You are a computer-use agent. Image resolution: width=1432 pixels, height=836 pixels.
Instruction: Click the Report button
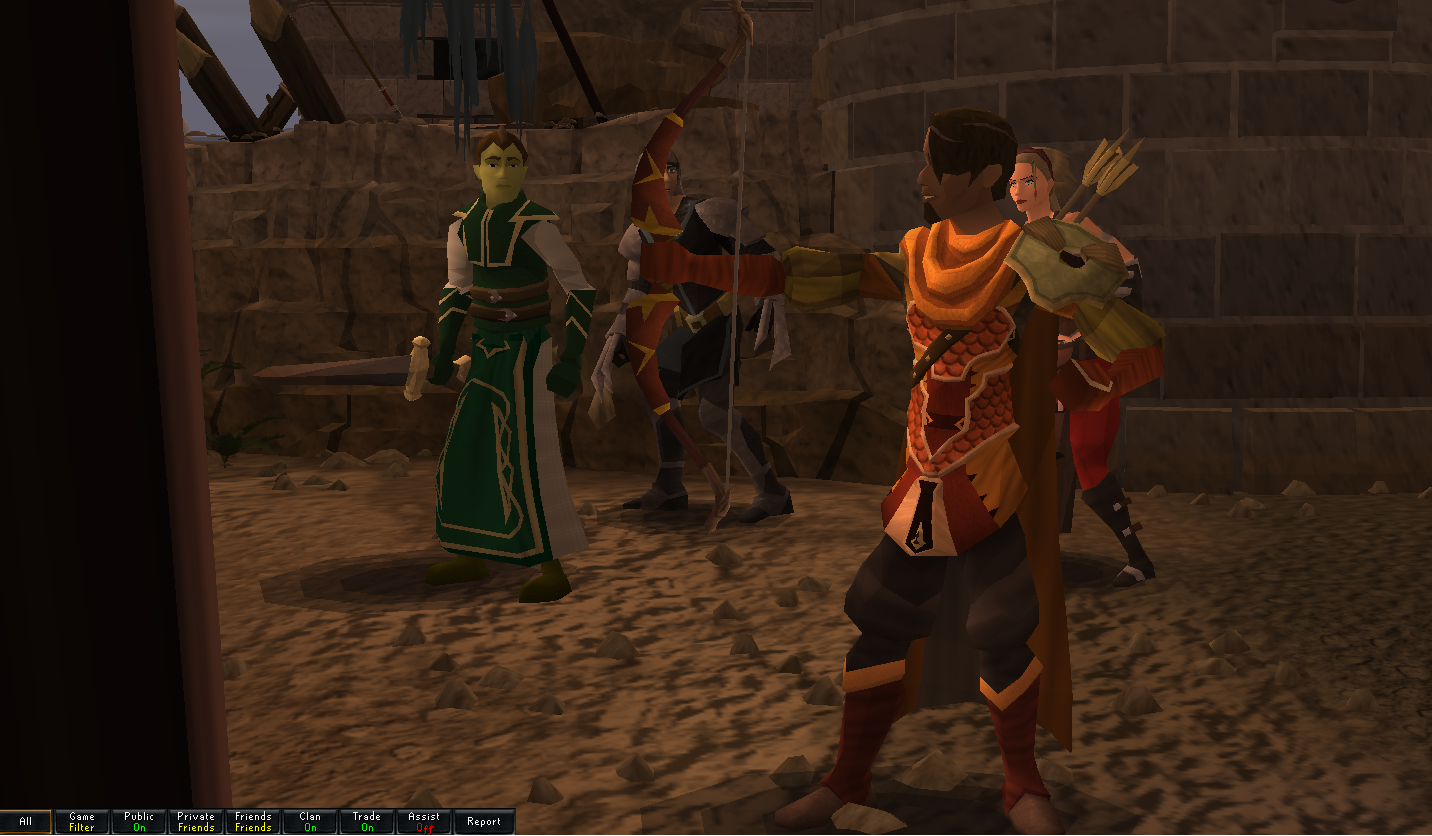coord(484,822)
